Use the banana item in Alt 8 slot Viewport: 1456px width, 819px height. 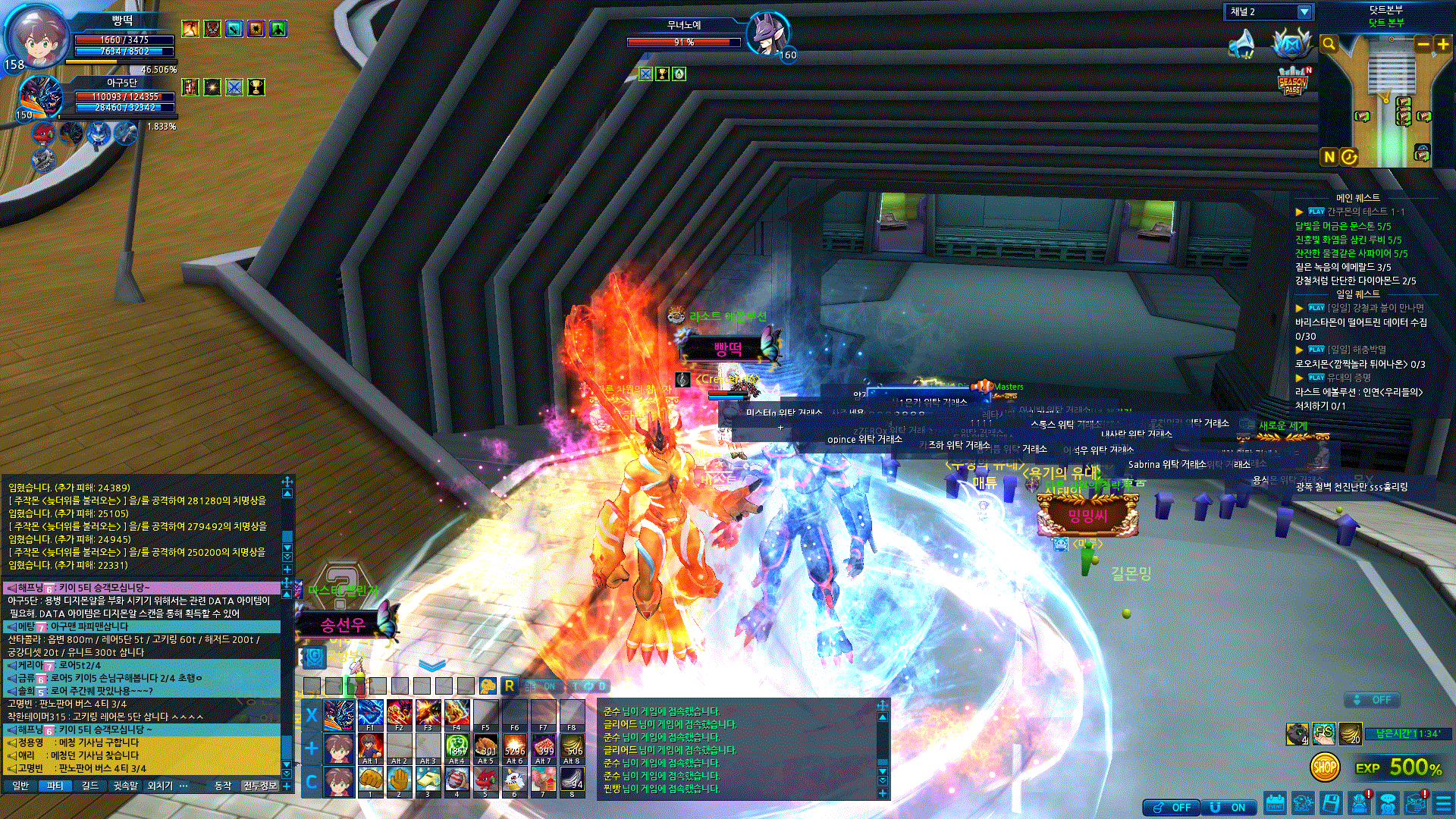pos(572,748)
